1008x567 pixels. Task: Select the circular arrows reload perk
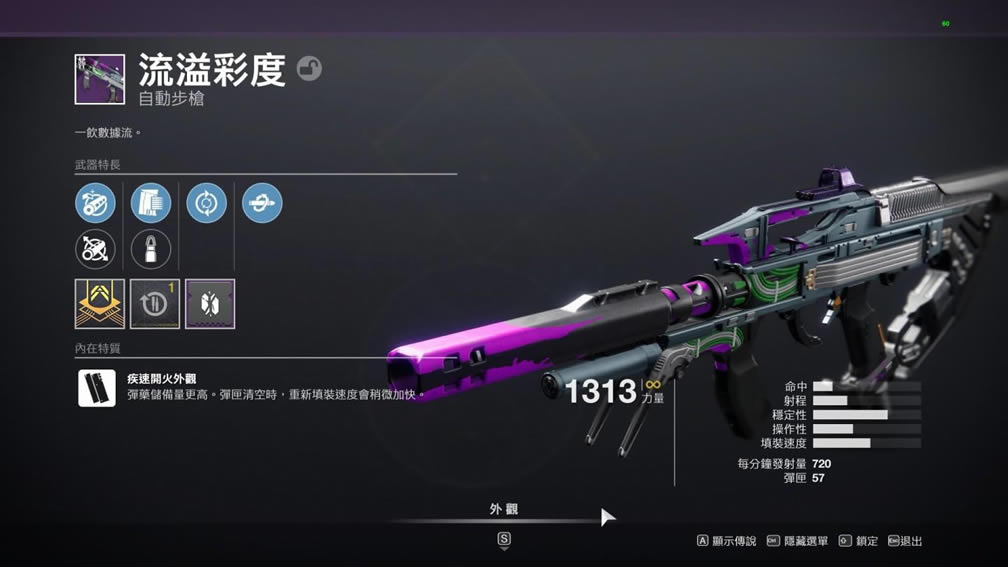coord(206,203)
